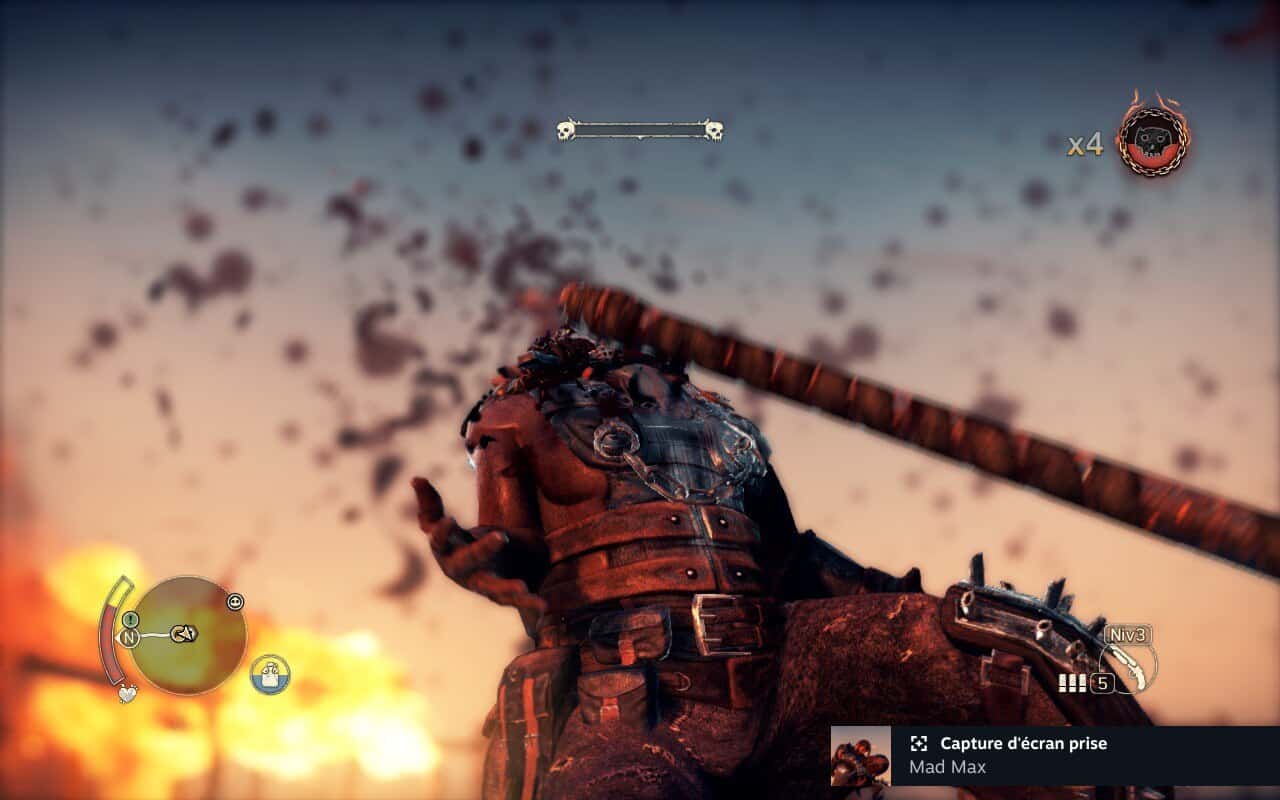
Task: Click the skull face marker beside minimap
Action: (x=235, y=602)
